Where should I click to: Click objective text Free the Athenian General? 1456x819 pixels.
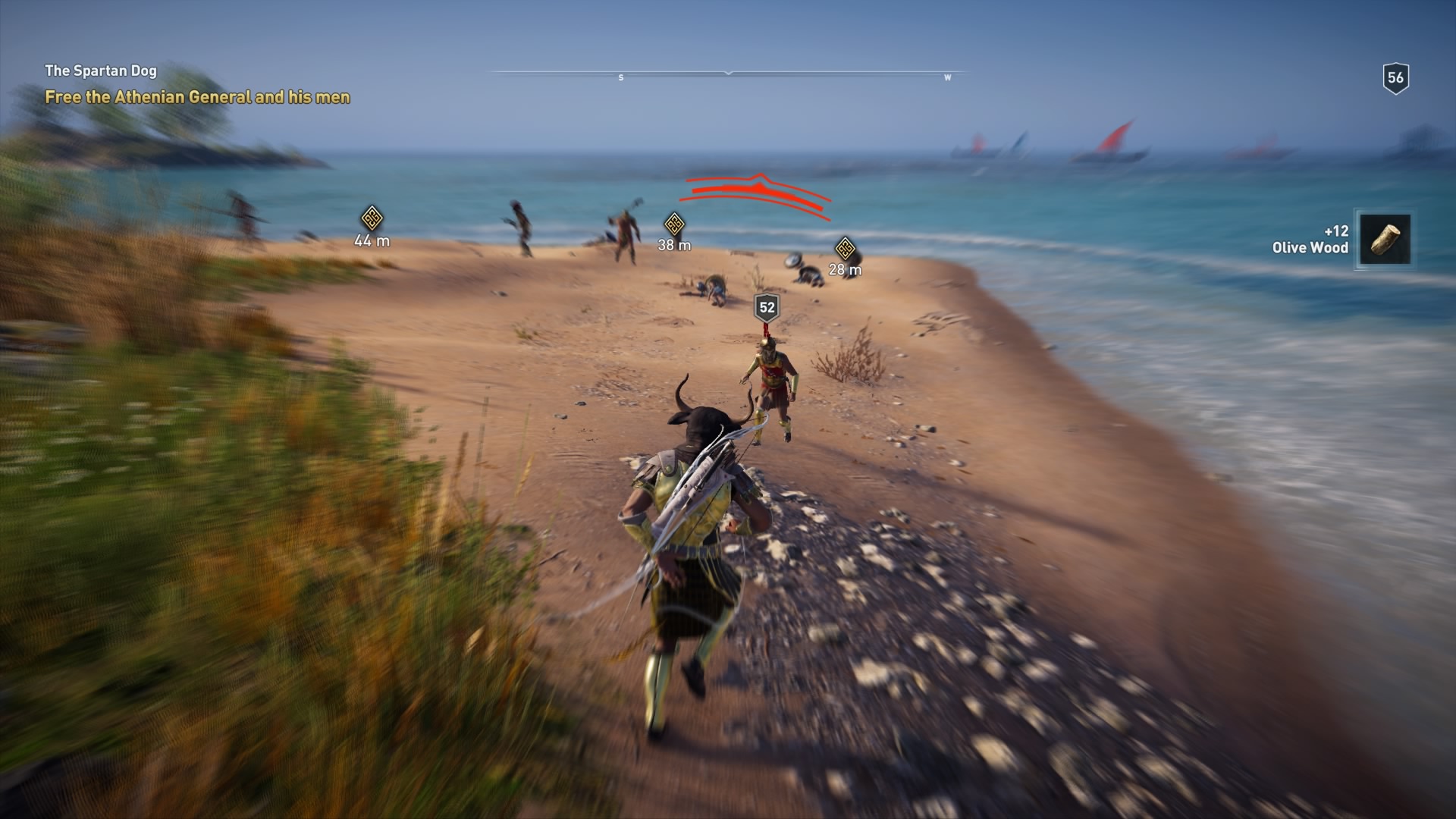point(198,96)
